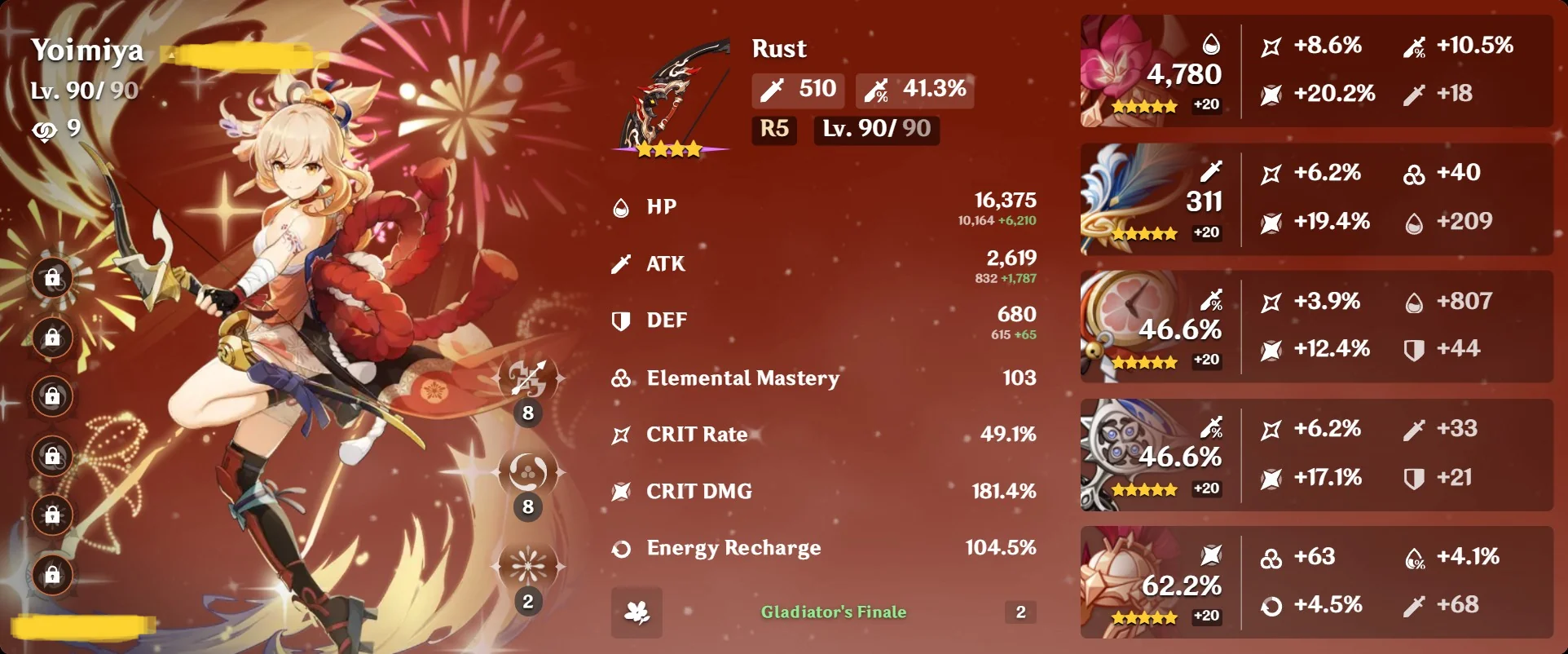Click the Energy Recharge stat icon

pos(621,548)
